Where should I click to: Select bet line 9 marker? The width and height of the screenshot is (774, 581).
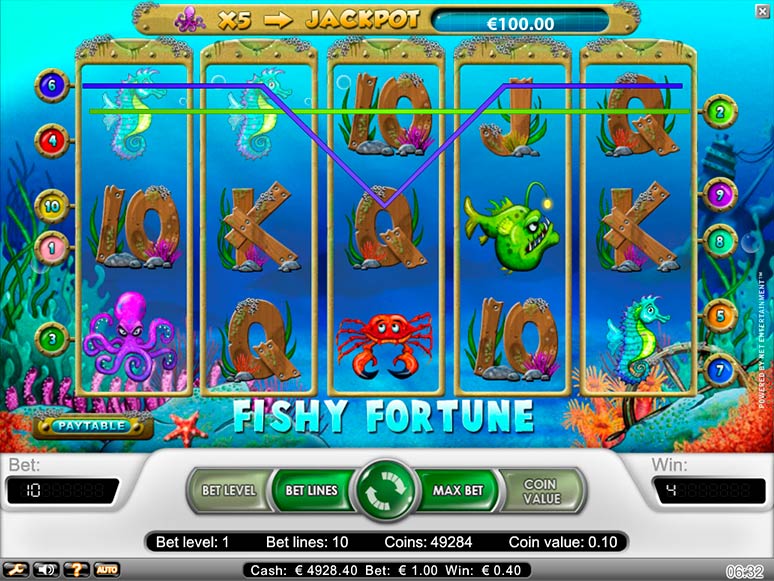[720, 193]
